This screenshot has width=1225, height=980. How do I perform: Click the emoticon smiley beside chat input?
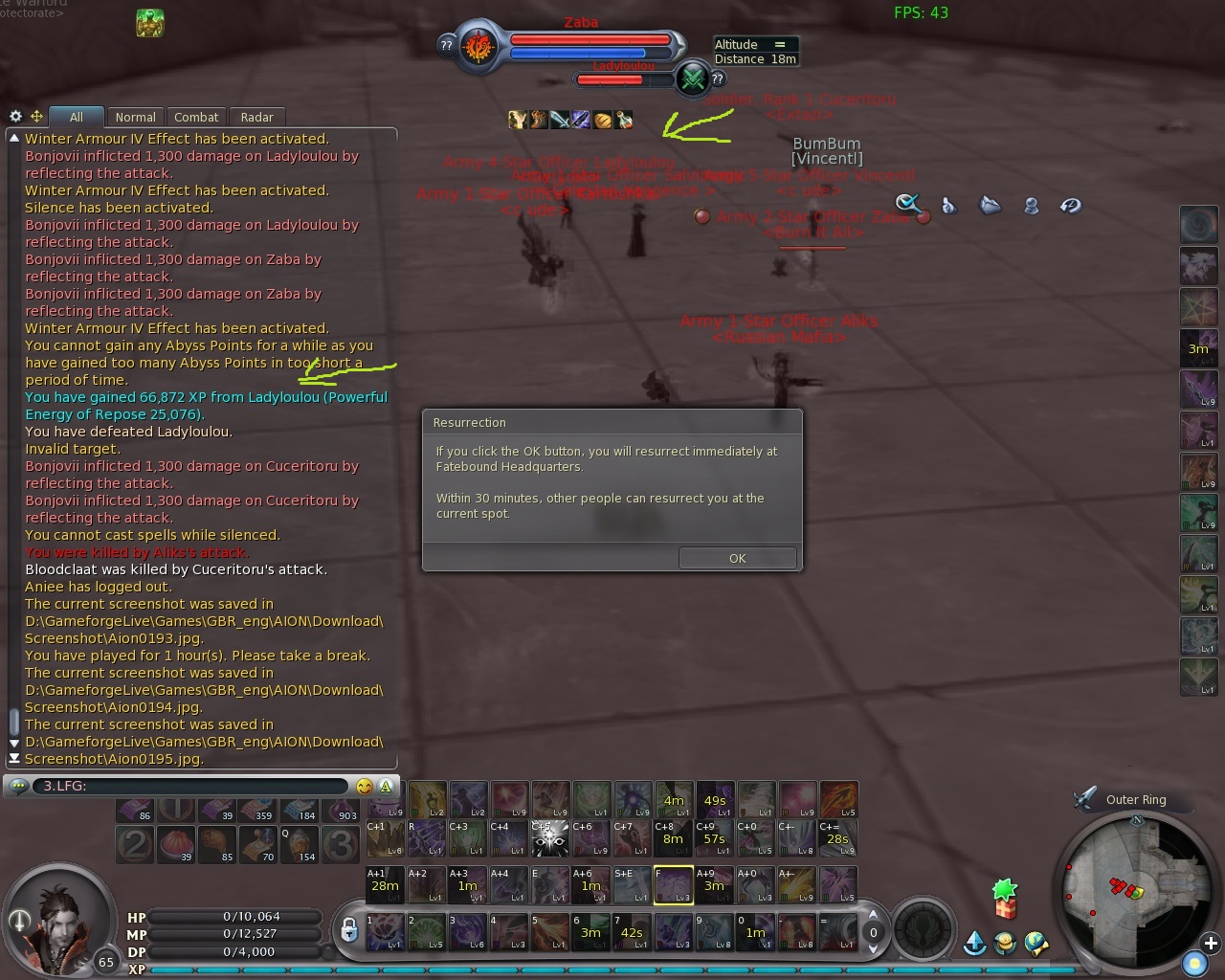(365, 787)
